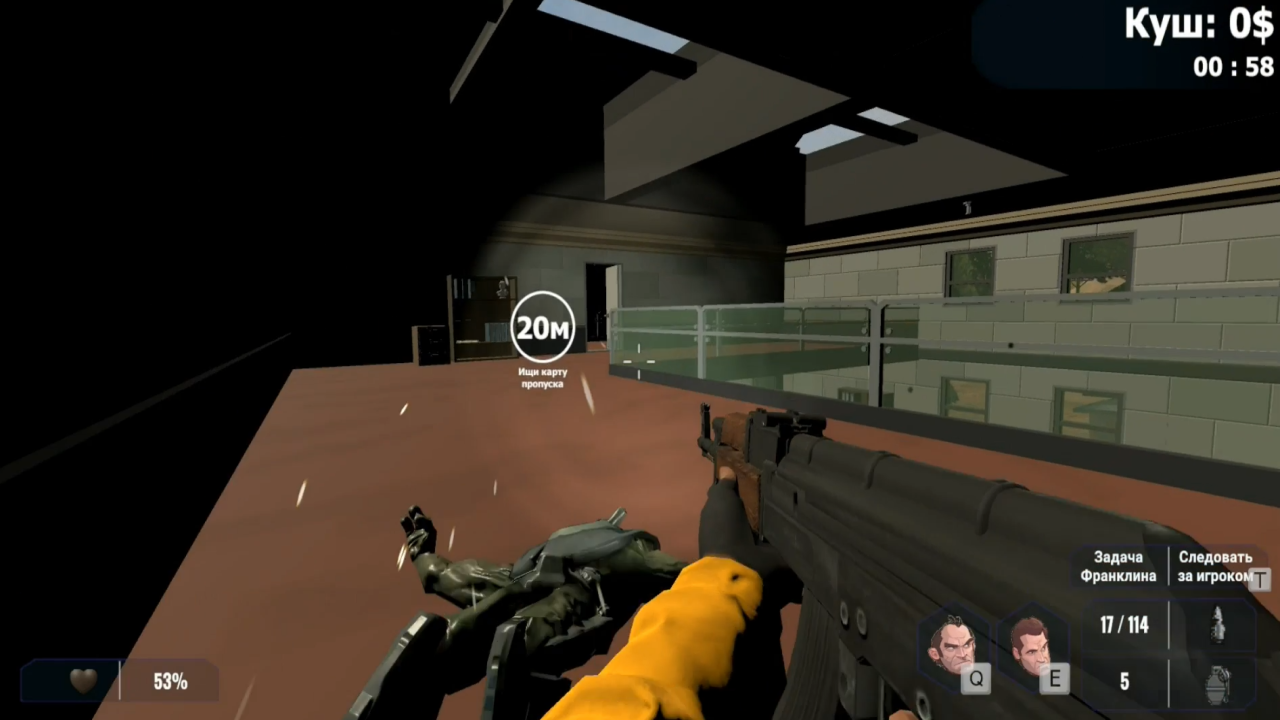Switch to the Следовать за игроком tab

pyautogui.click(x=1213, y=567)
